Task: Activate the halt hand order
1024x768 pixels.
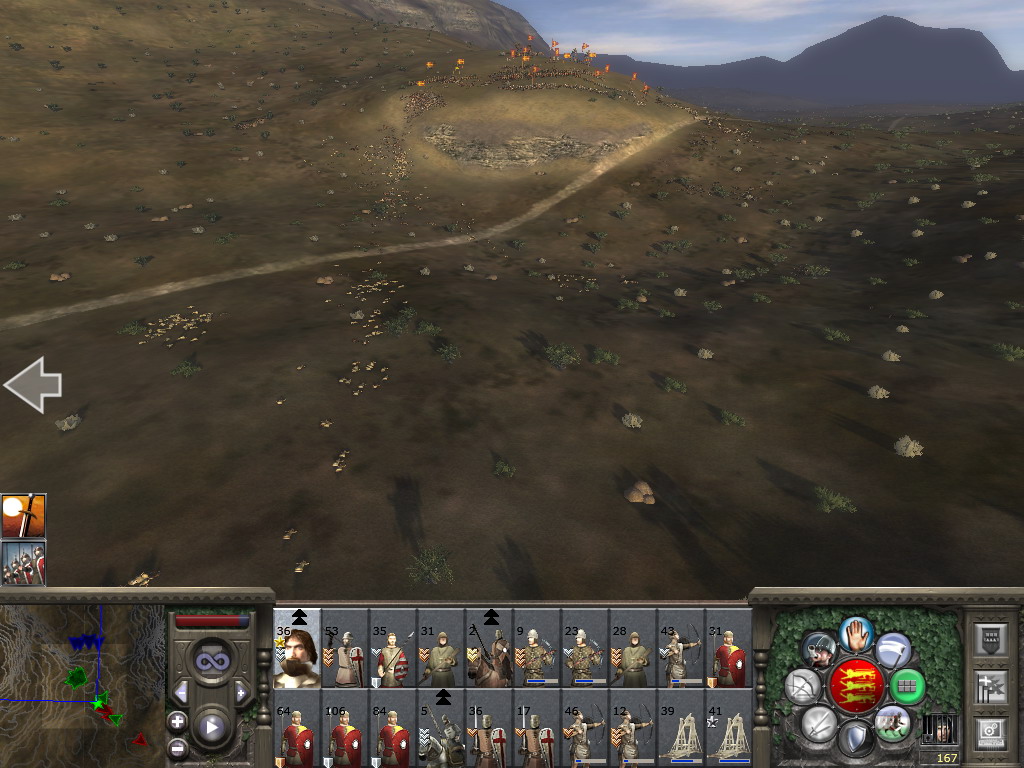Action: (856, 633)
